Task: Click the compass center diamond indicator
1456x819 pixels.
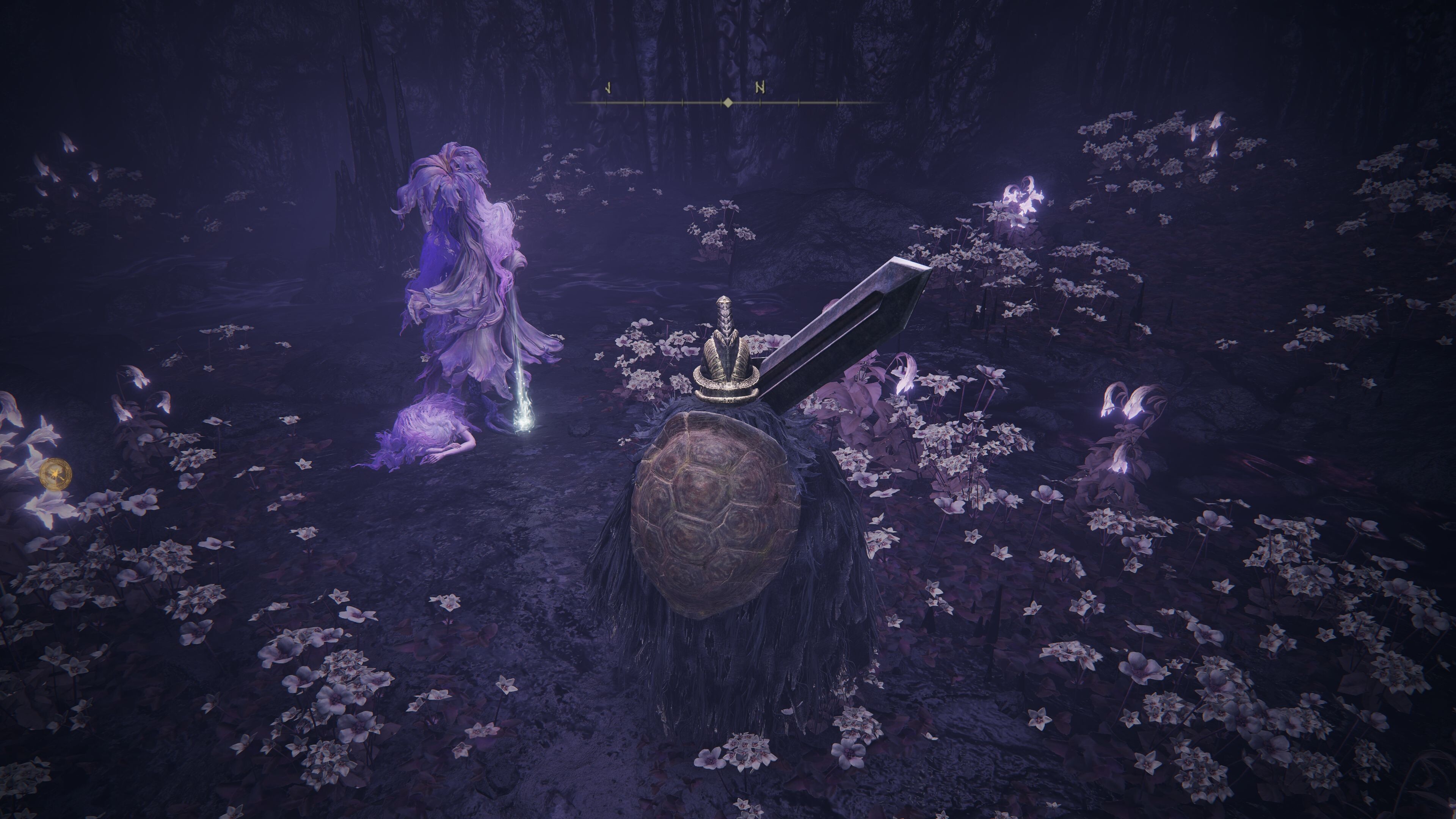Action: point(728,102)
